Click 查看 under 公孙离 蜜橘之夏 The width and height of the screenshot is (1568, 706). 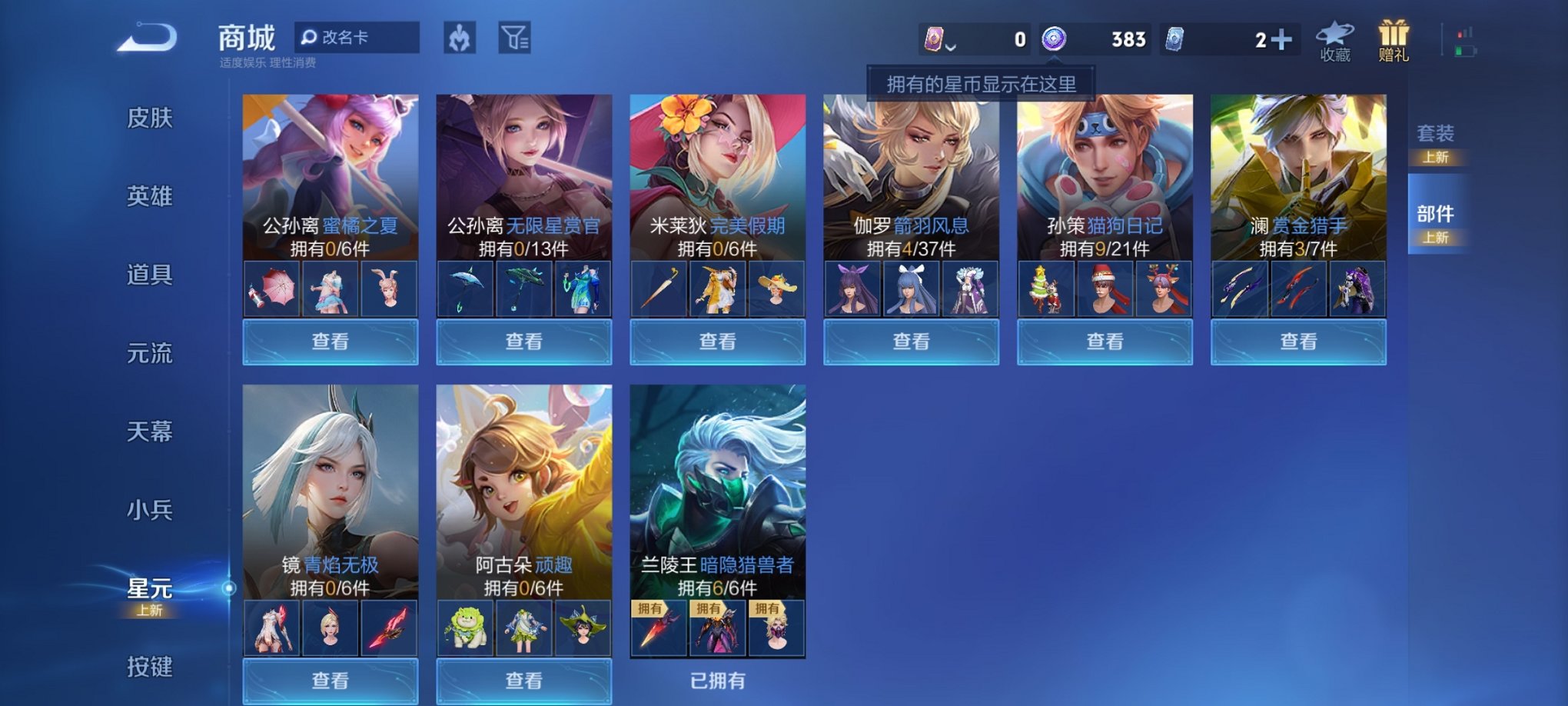tap(328, 341)
